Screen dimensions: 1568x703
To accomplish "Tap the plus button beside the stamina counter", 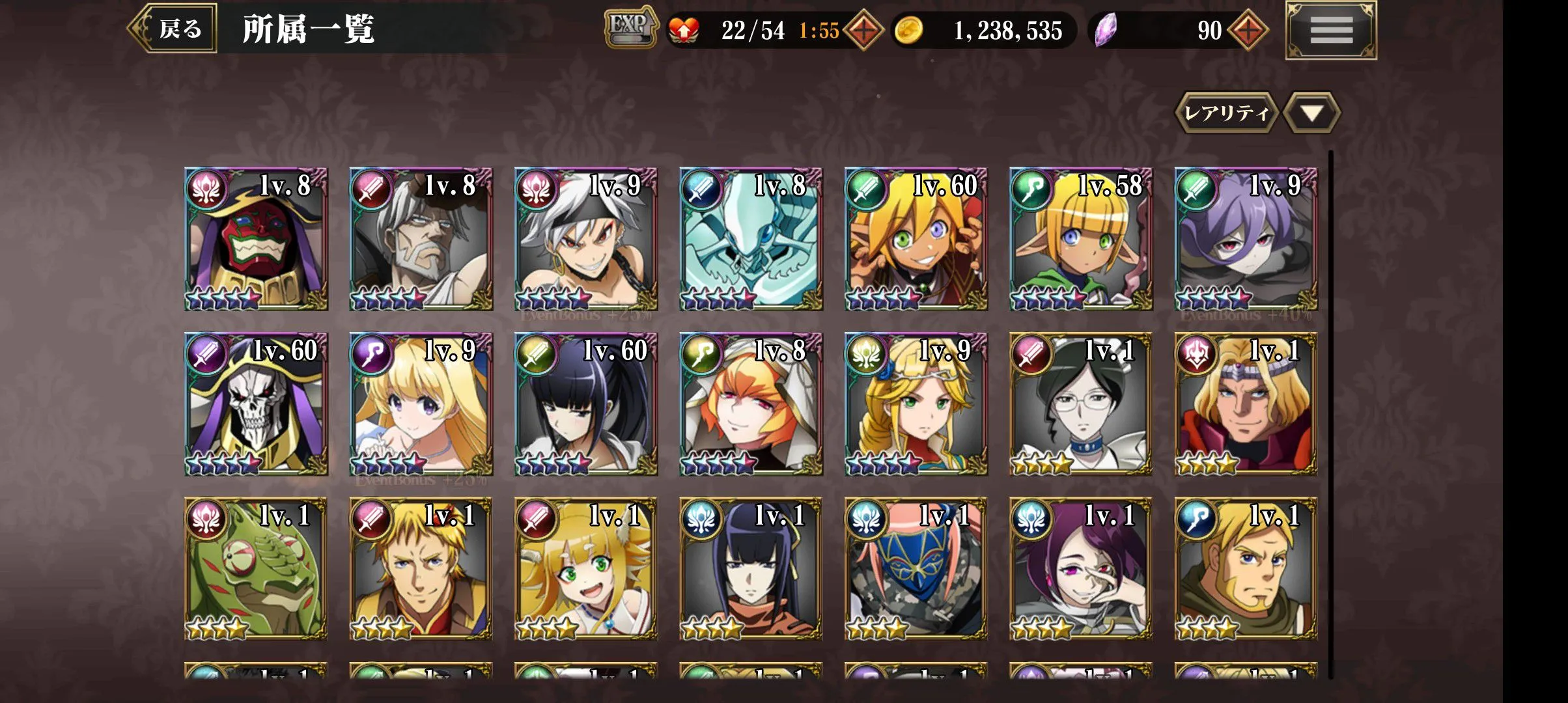I will tap(863, 31).
